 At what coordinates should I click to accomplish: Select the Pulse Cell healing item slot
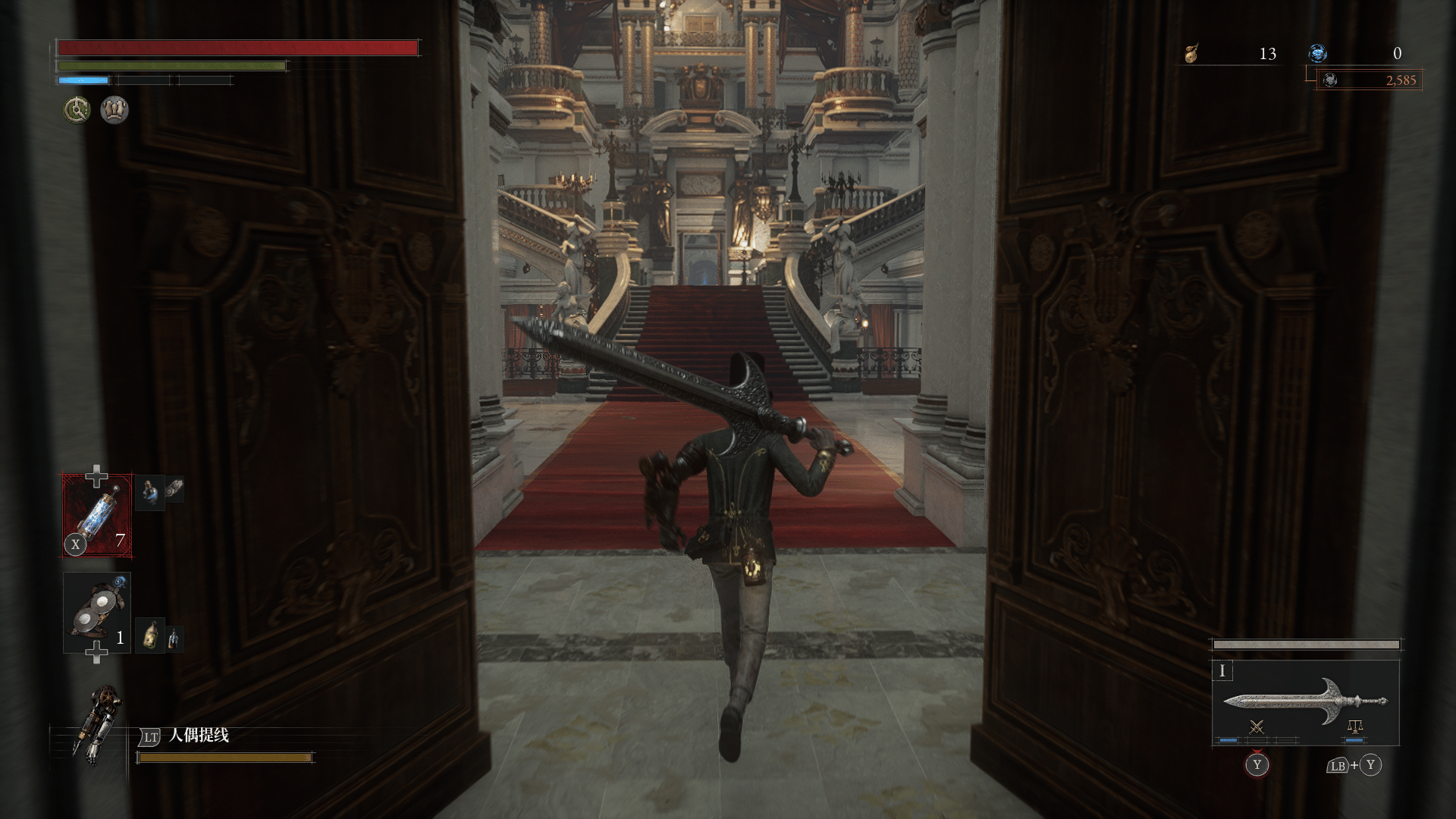(97, 516)
